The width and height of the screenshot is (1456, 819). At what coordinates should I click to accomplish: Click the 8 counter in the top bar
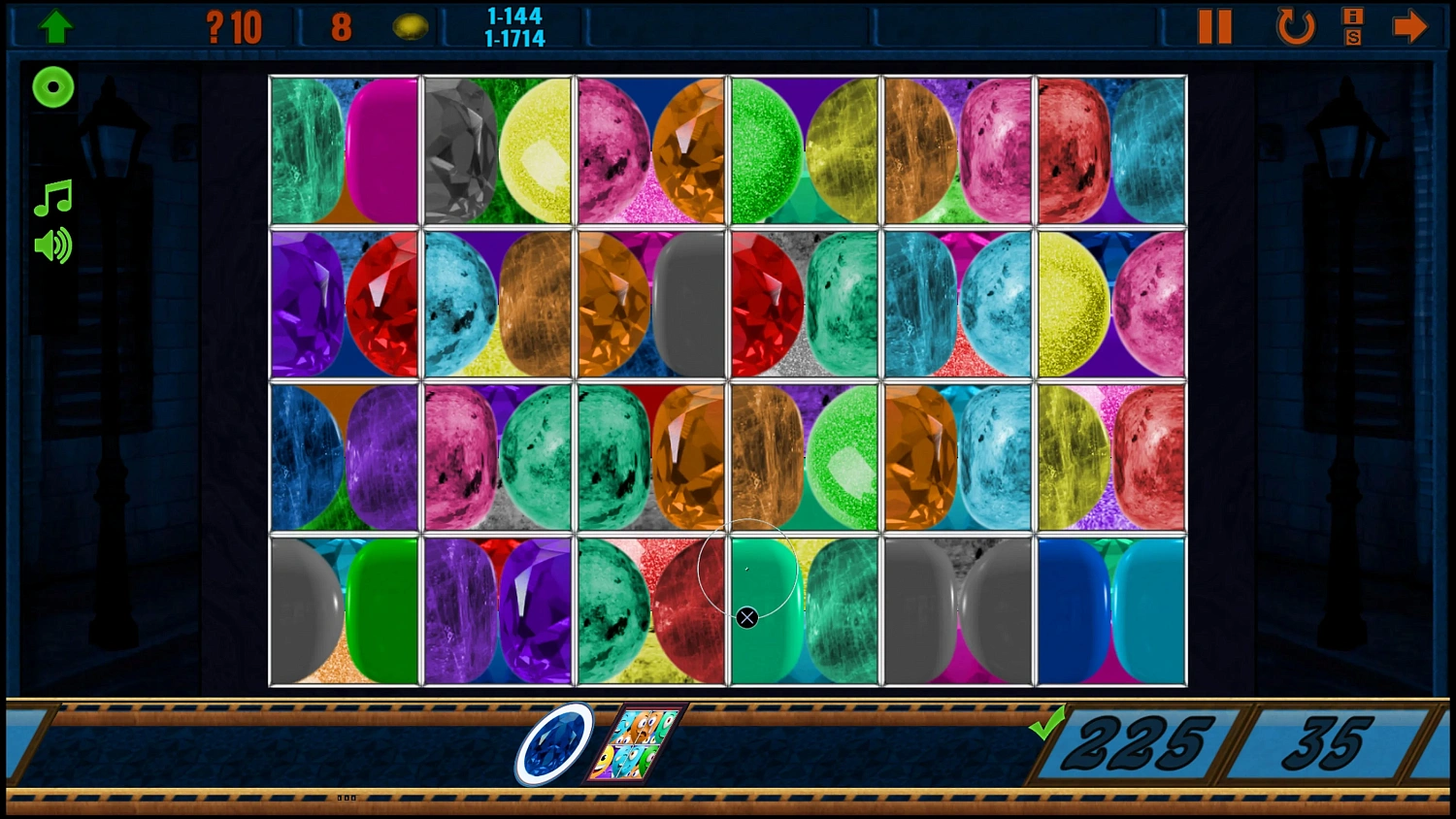[341, 26]
